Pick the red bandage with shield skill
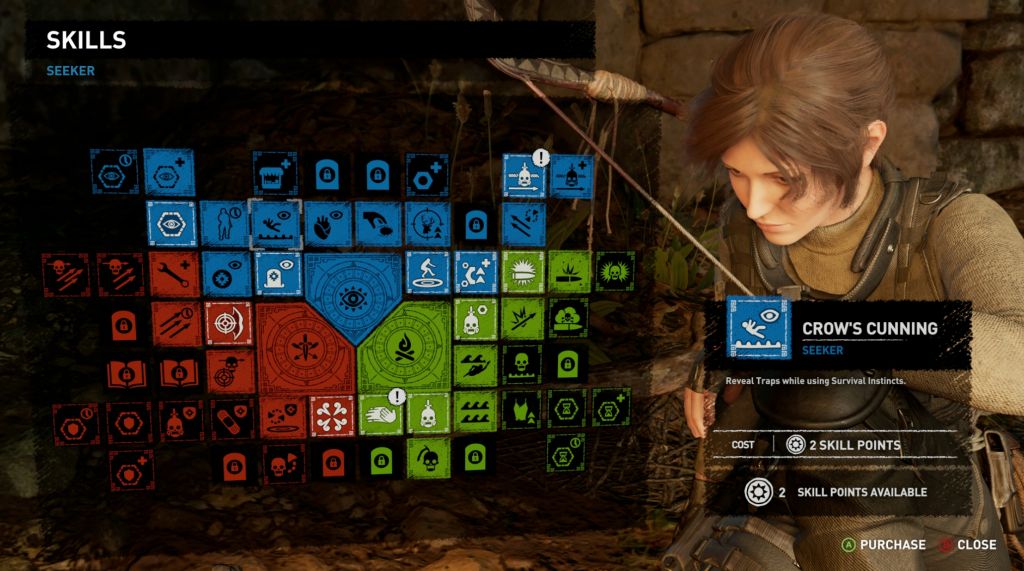The image size is (1024, 571). click(x=229, y=421)
